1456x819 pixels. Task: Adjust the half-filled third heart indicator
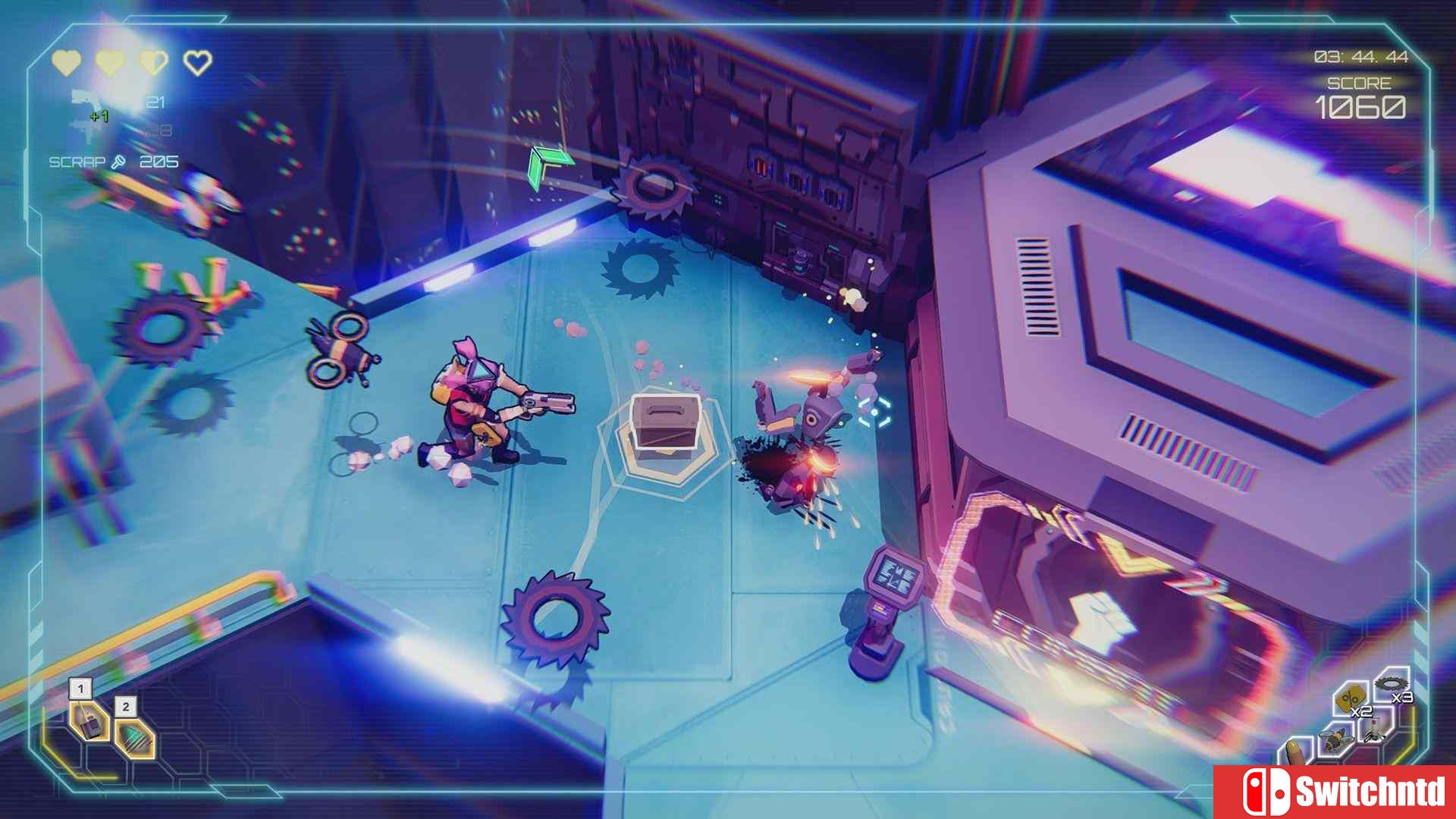154,62
